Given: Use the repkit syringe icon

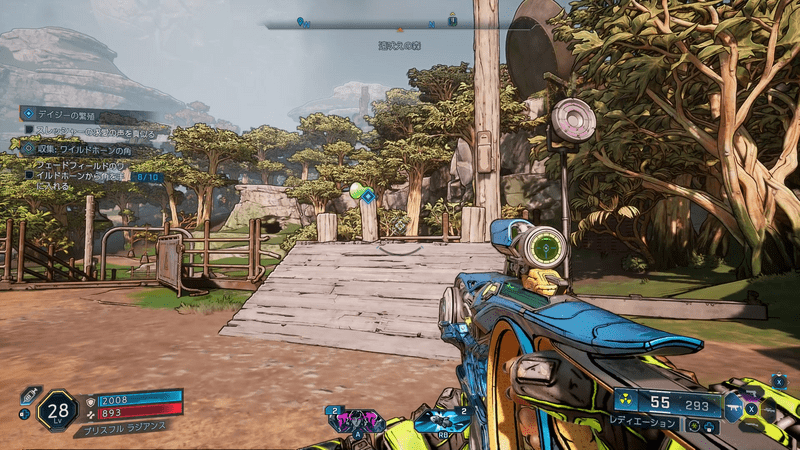Looking at the screenshot, I should pyautogui.click(x=28, y=395).
